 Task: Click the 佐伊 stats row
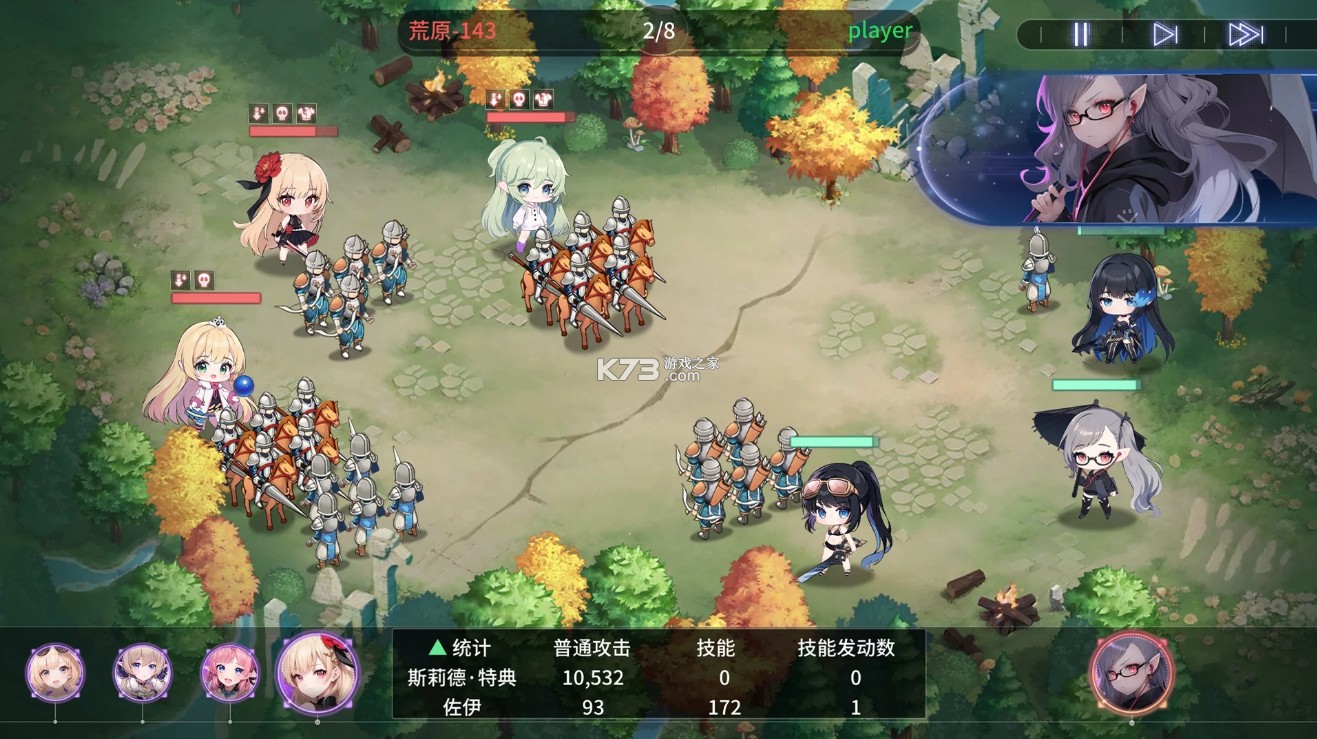pos(461,707)
